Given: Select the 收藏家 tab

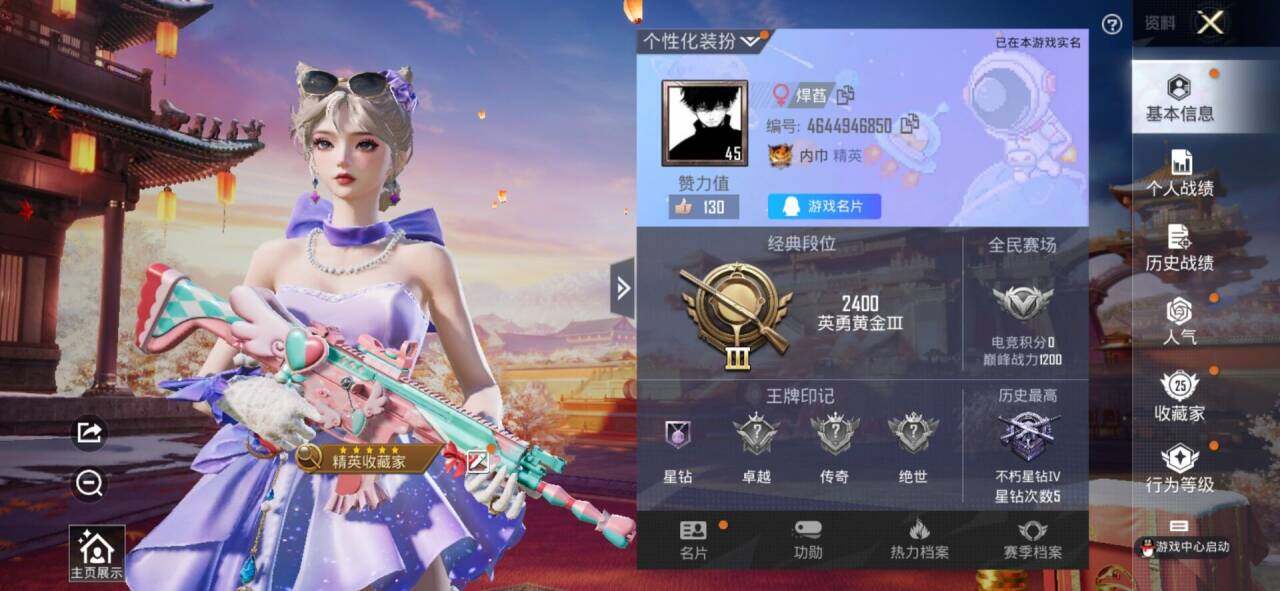Looking at the screenshot, I should (x=1180, y=397).
